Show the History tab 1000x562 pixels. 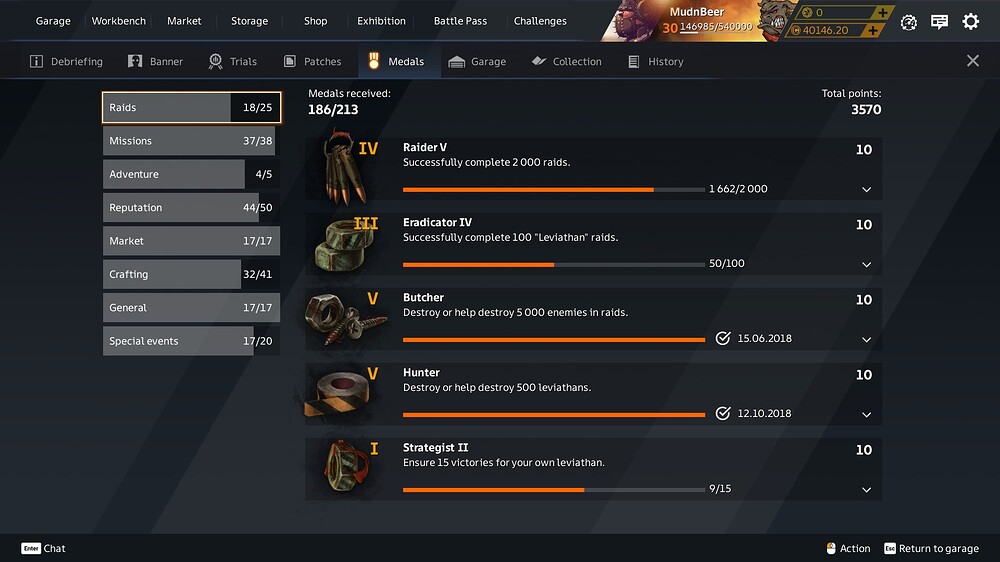click(655, 61)
